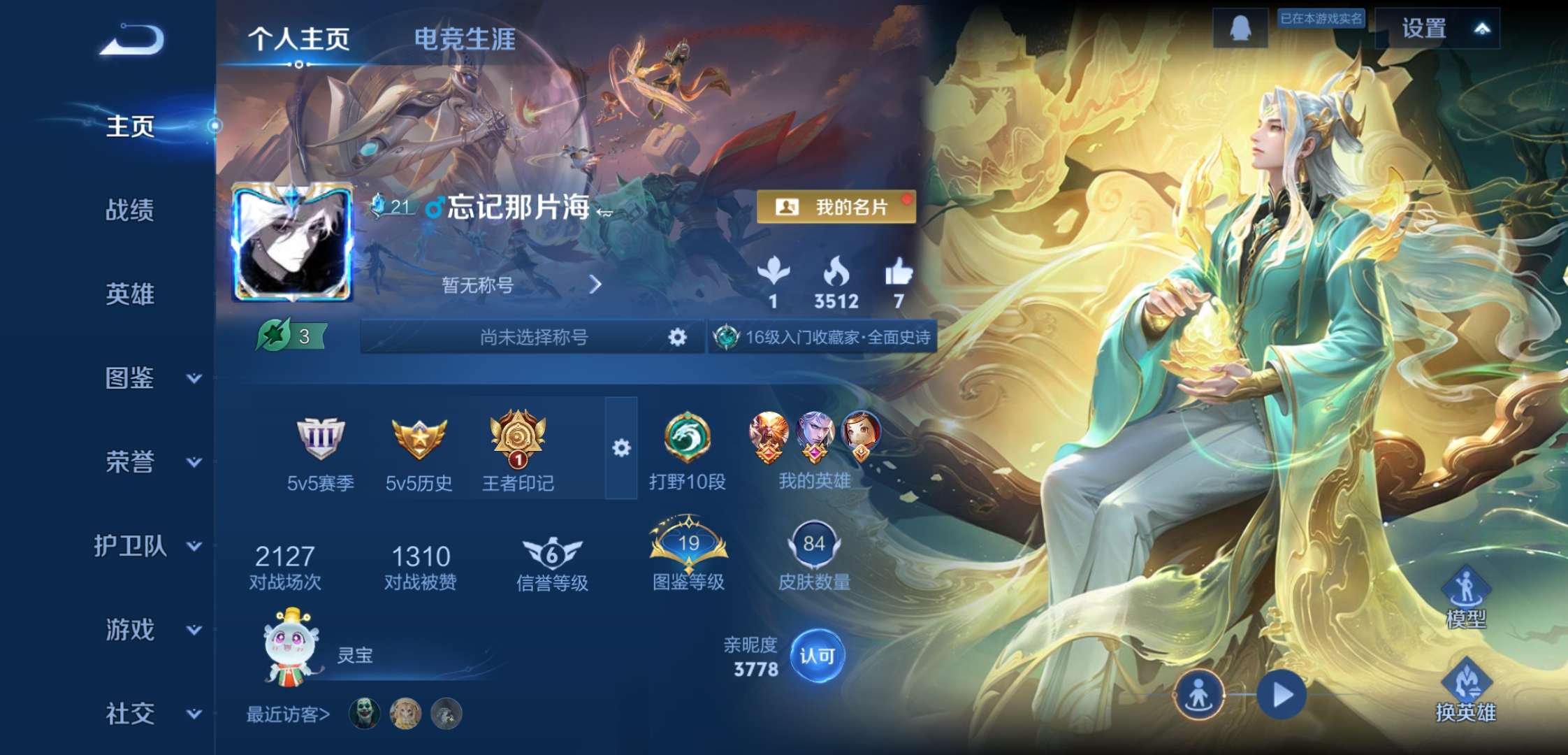Open the 我的名片 player card
Image resolution: width=1568 pixels, height=755 pixels.
tap(836, 207)
